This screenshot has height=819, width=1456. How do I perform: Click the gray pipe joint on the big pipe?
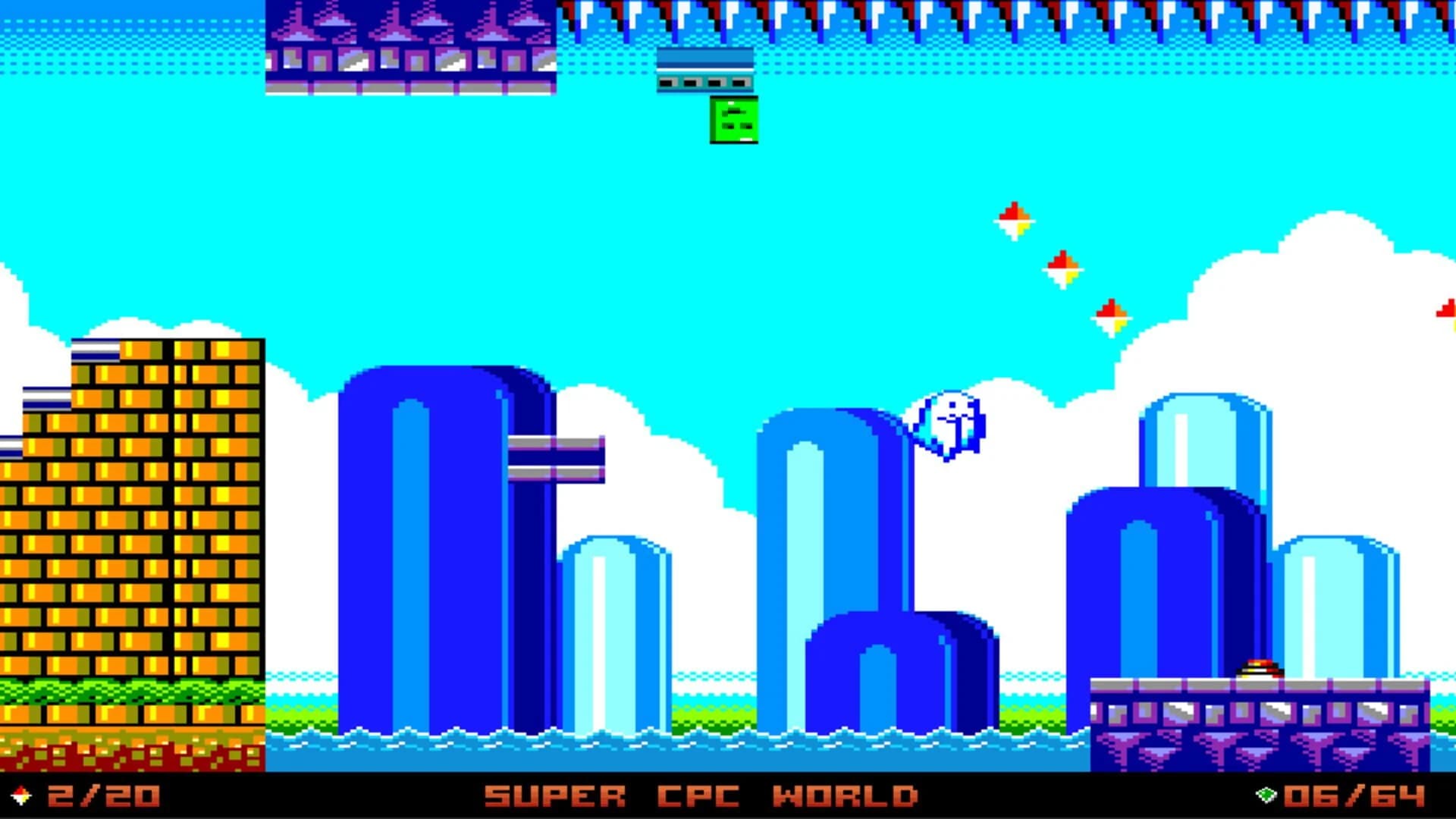(x=557, y=459)
